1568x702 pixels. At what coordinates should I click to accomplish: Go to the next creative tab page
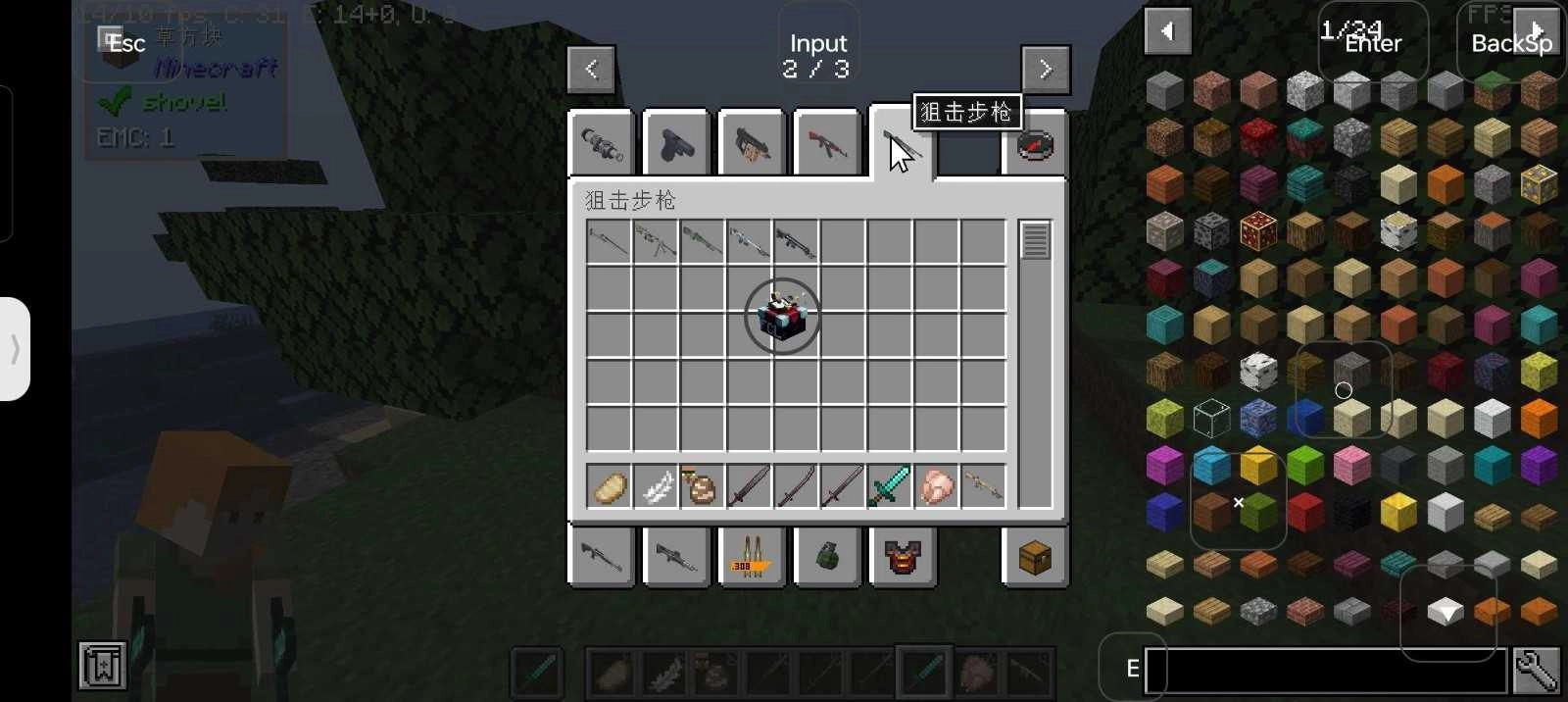pos(1045,69)
